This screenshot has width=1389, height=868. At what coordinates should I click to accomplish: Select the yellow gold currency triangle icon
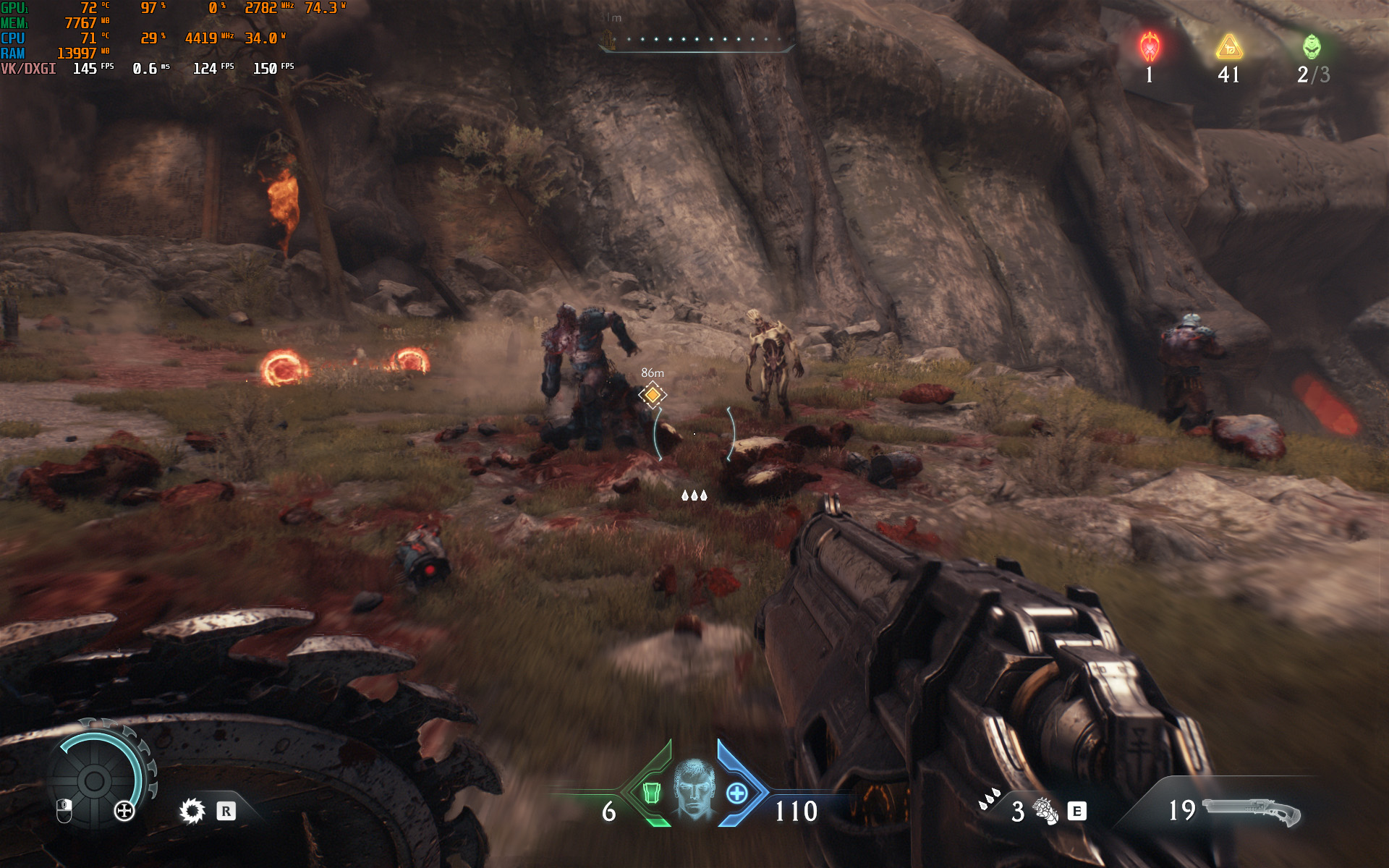click(x=1229, y=48)
